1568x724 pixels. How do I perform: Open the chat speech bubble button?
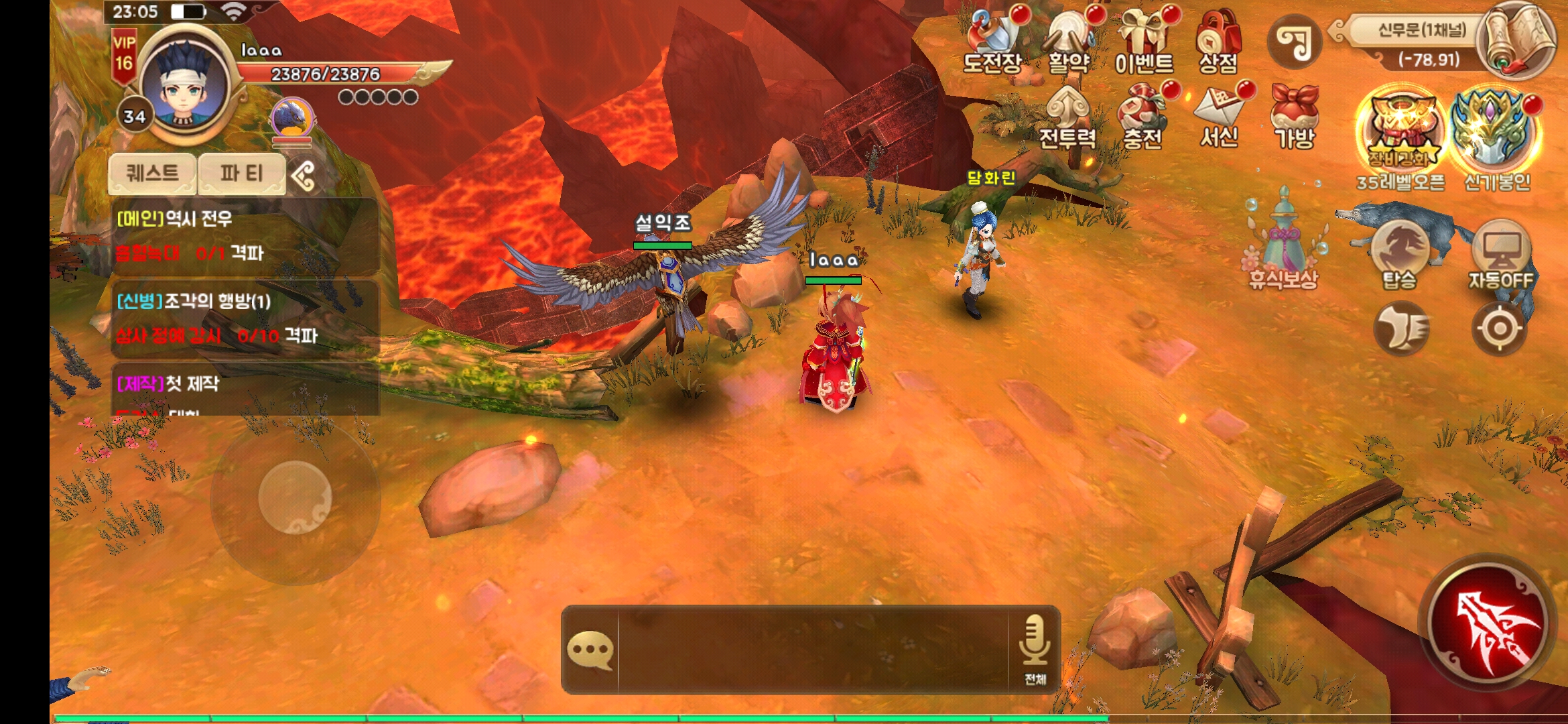[x=590, y=650]
